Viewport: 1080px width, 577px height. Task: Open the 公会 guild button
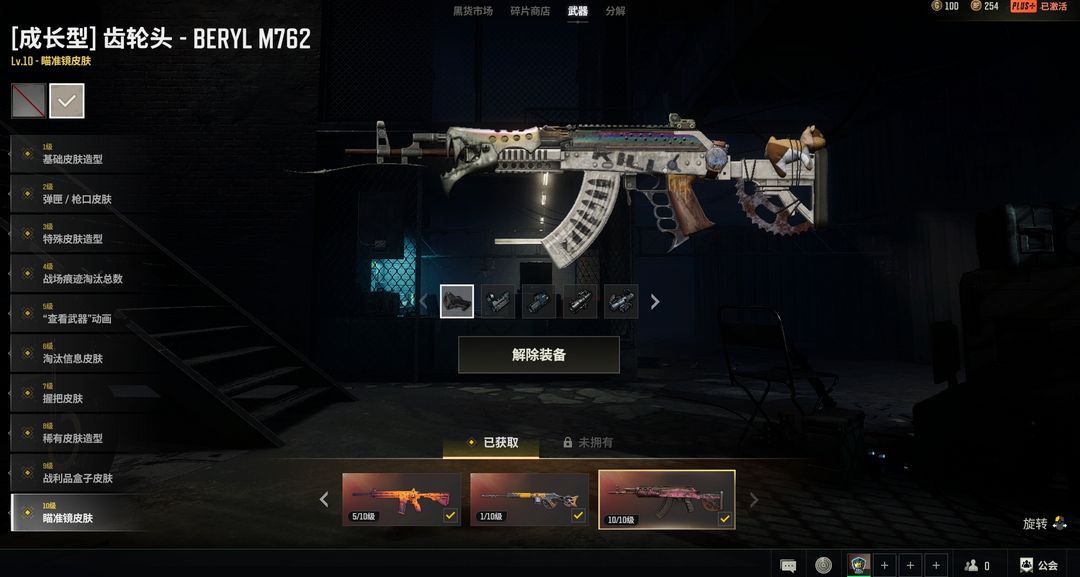(x=1038, y=565)
